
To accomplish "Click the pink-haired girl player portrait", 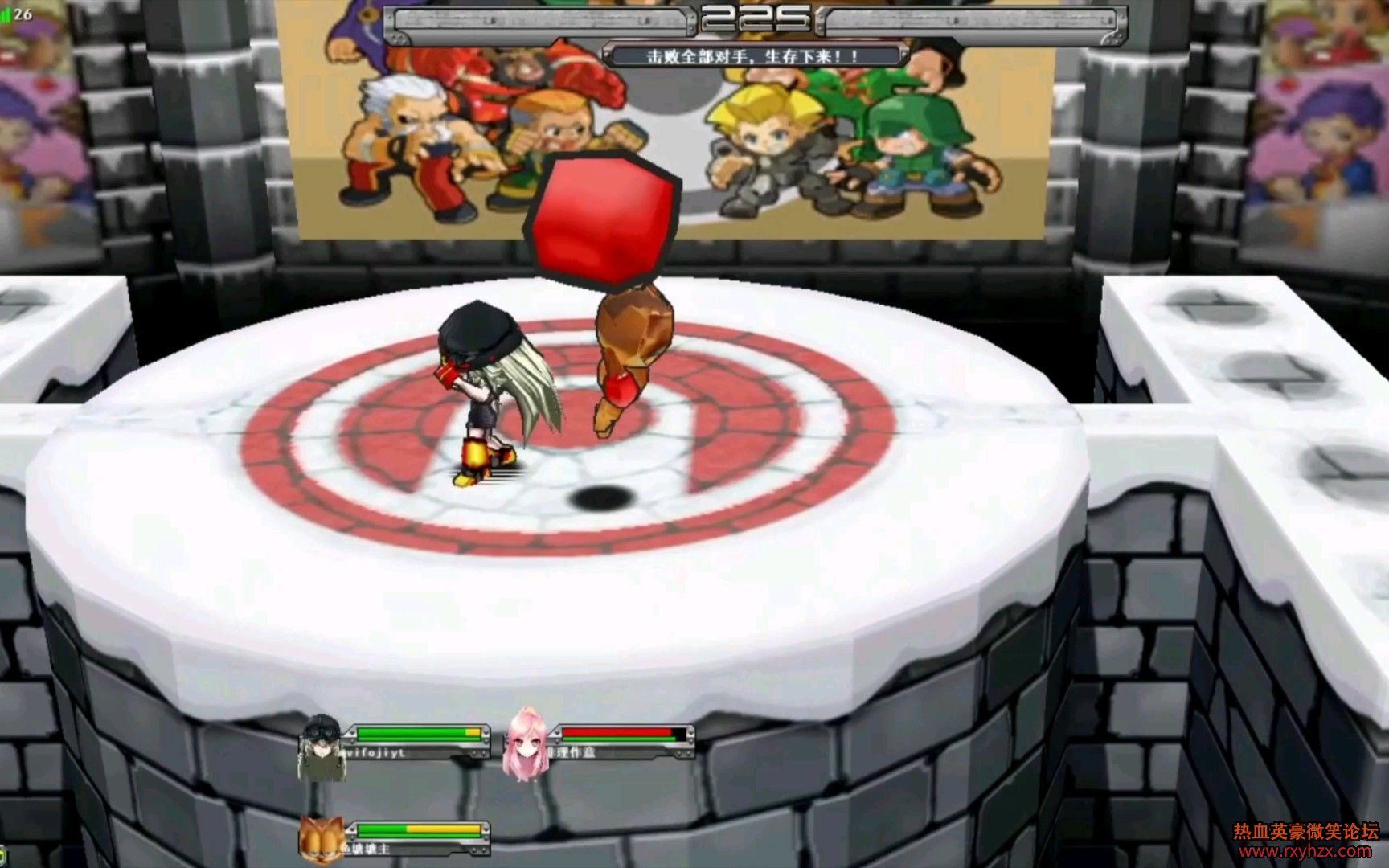I will [526, 744].
